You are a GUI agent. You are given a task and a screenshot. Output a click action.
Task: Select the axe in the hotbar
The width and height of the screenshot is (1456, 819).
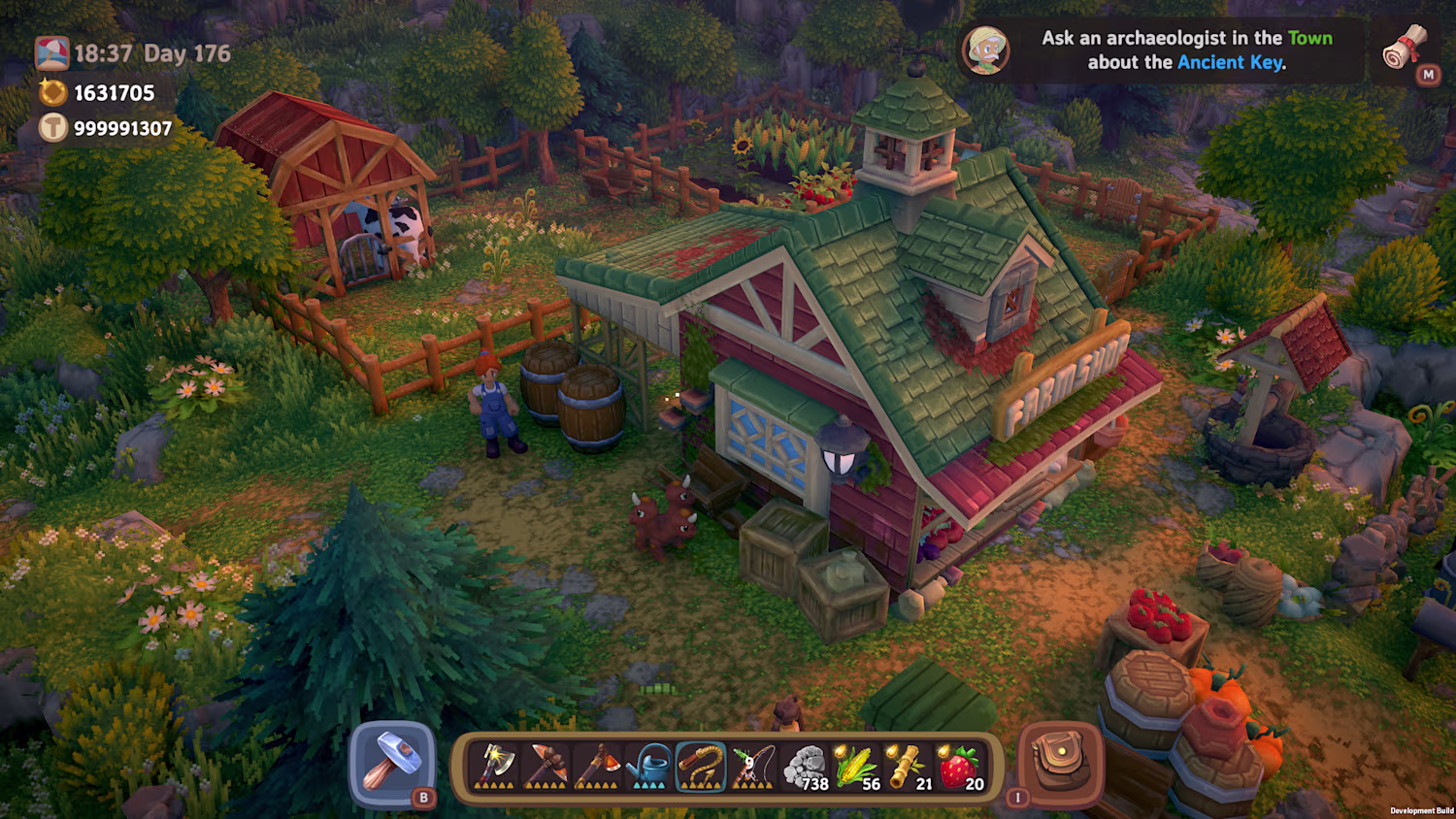[494, 767]
